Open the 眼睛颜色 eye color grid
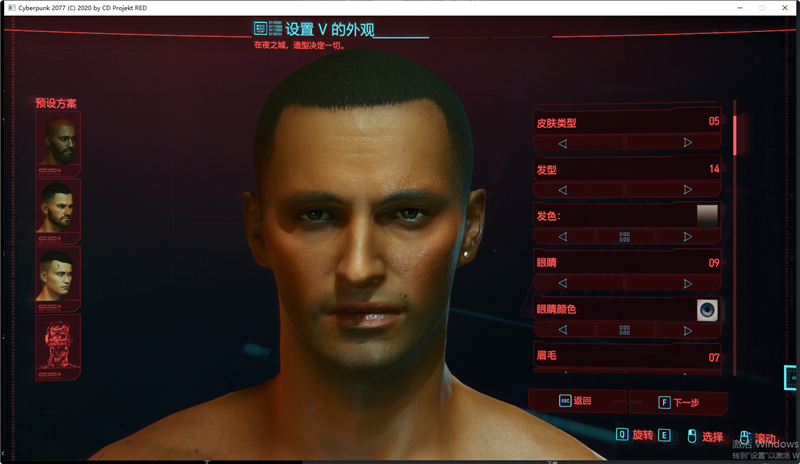The height and width of the screenshot is (464, 800). (625, 330)
